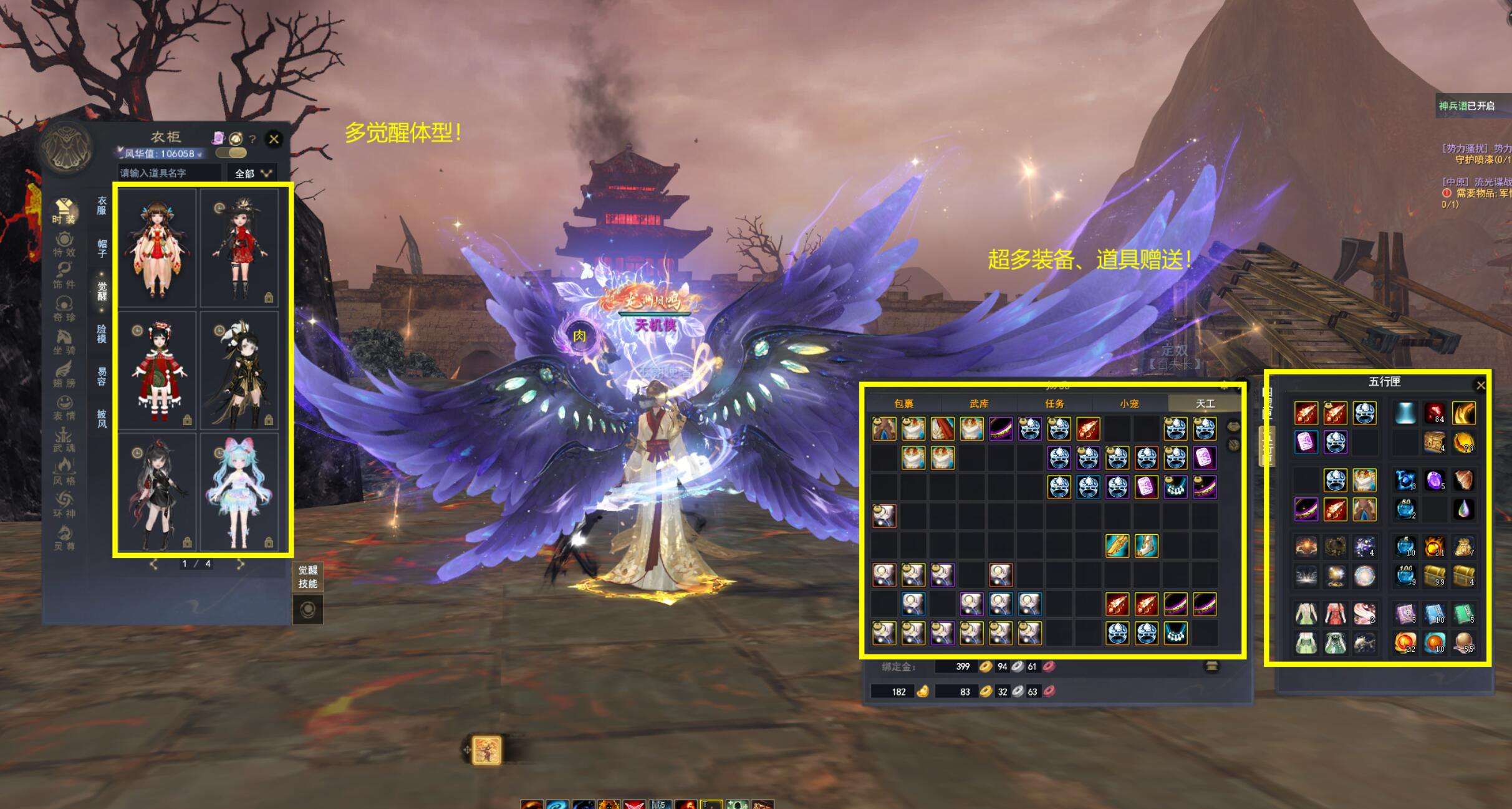Viewport: 1512px width, 809px height.
Task: Click the teardrop gem in 五行匣
Action: pos(1463,509)
